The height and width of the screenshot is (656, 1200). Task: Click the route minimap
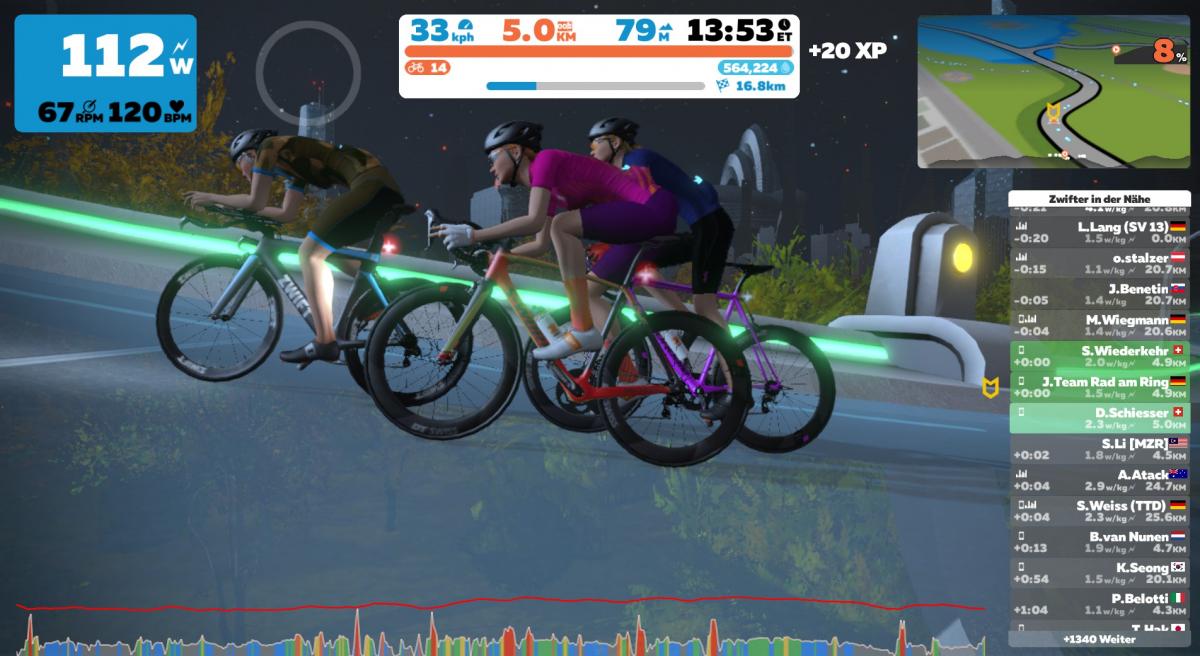1053,91
